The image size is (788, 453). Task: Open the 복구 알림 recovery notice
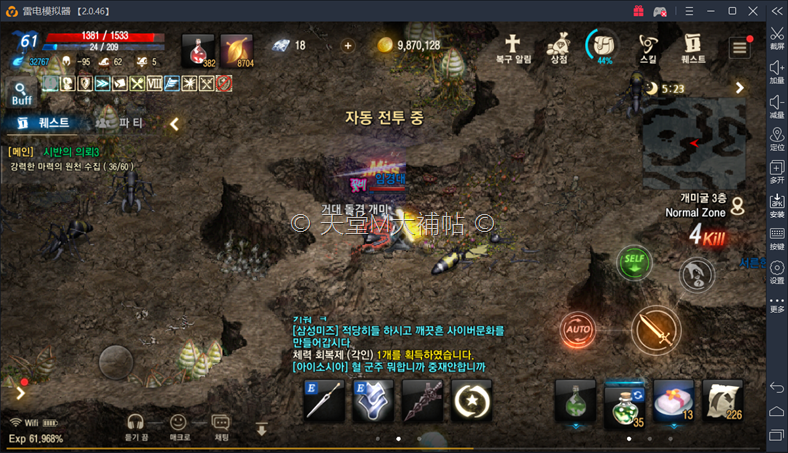click(x=513, y=48)
